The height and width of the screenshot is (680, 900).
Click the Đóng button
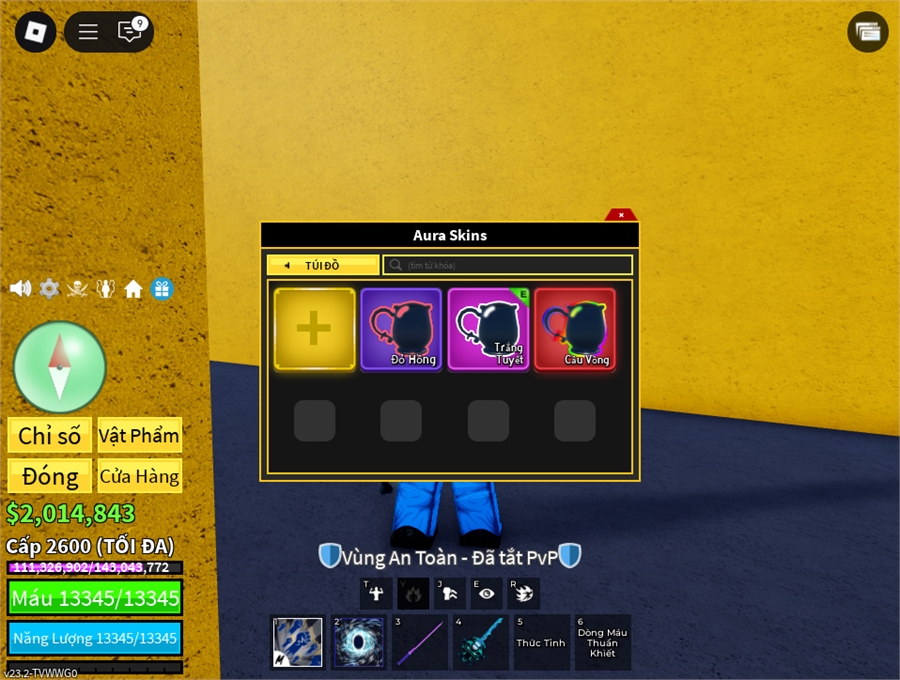(49, 476)
